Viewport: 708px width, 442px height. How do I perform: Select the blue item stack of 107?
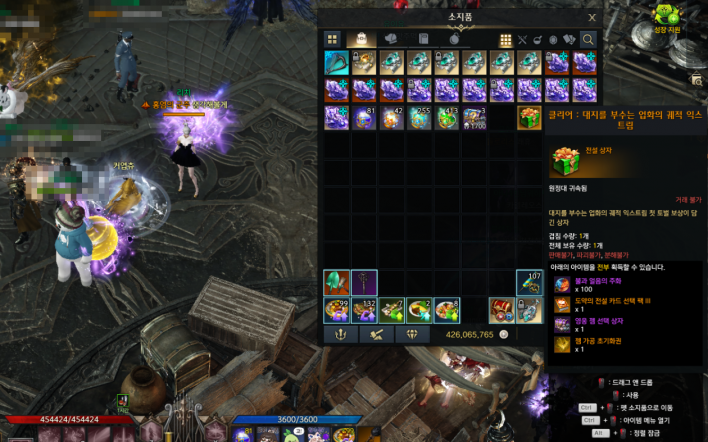click(x=529, y=283)
